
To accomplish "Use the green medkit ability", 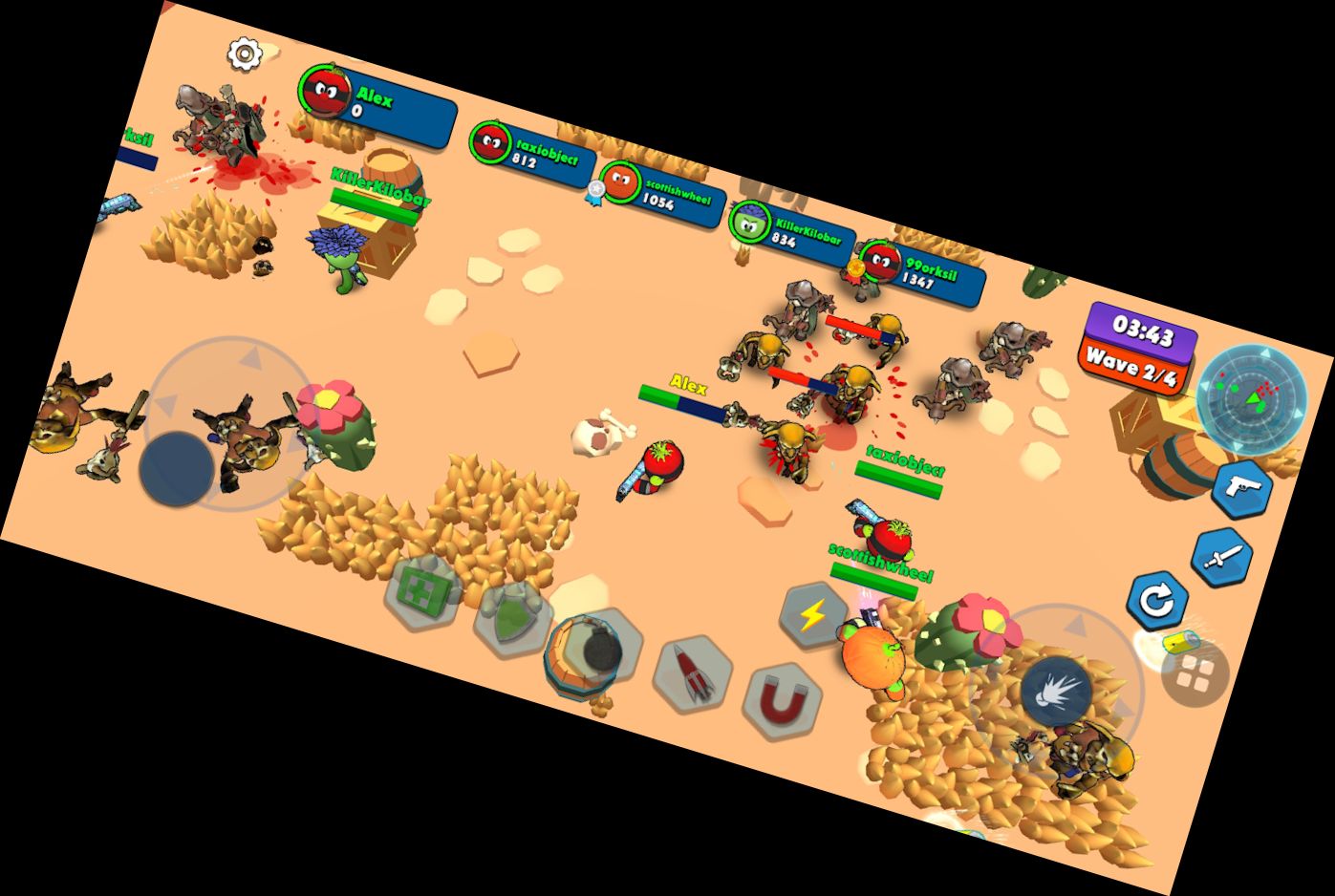I will point(419,591).
